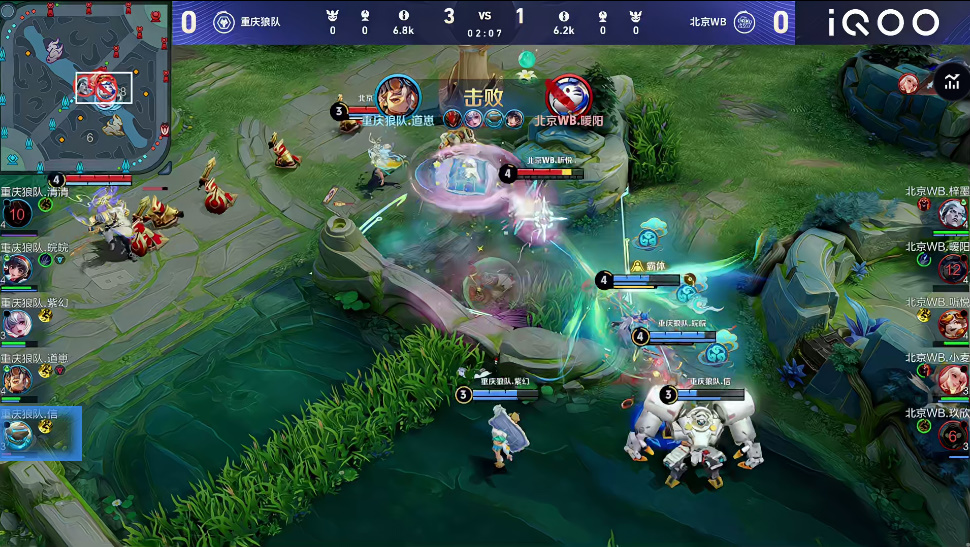Click the 北京WB team logo in scoreboard
Viewport: 970px width, 547px height.
744,22
